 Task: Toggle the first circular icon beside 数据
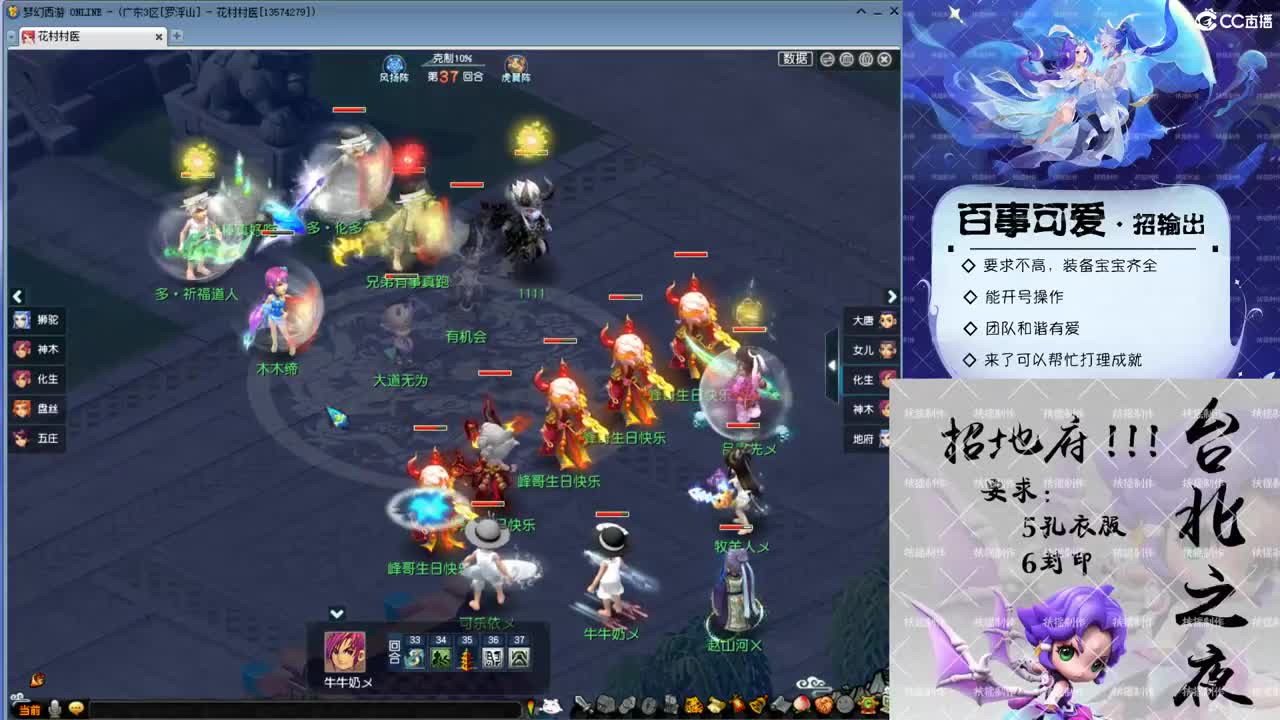[827, 59]
